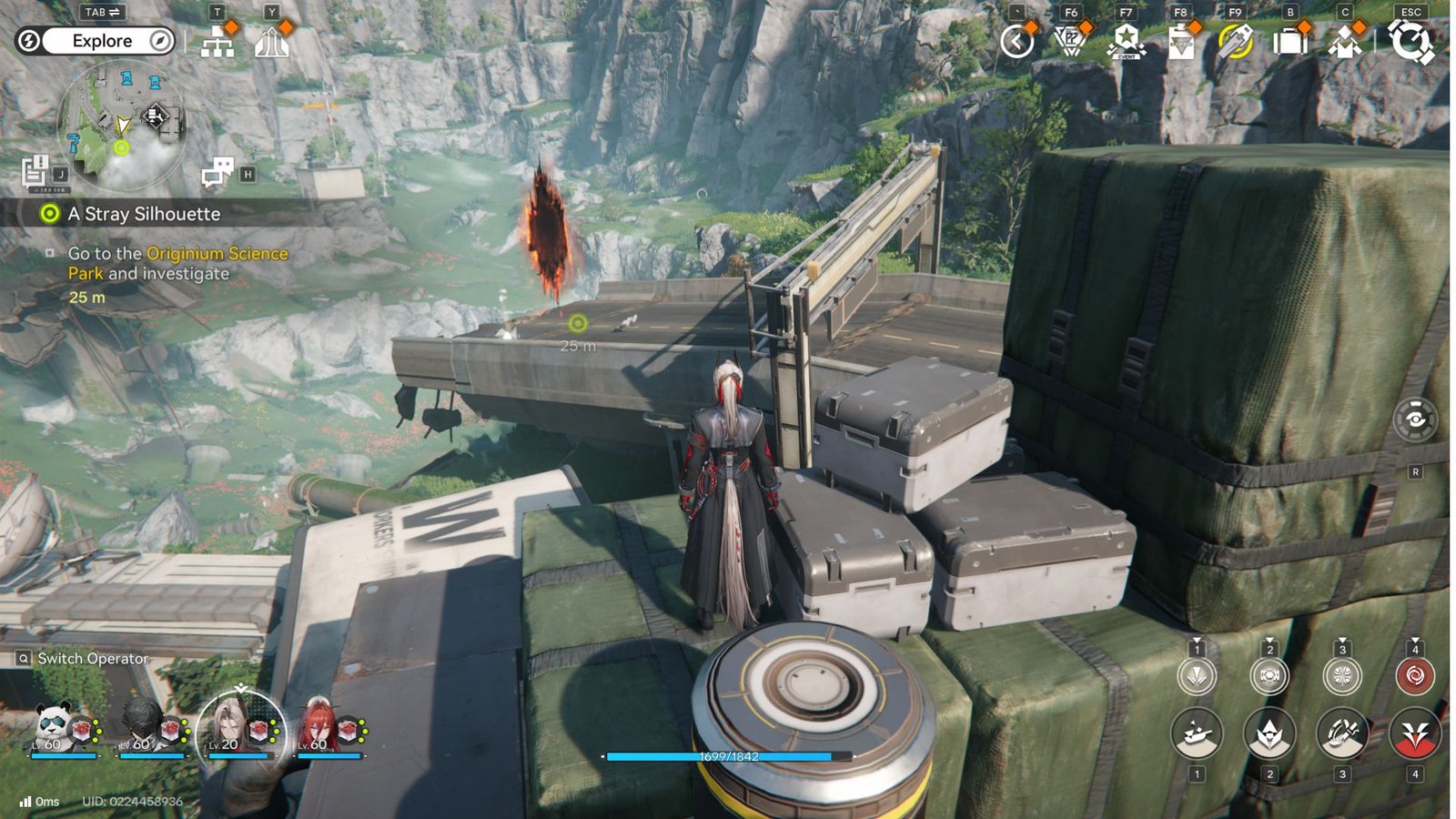Image resolution: width=1456 pixels, height=819 pixels.
Task: Select the gadget tool icon (F9)
Action: tap(1237, 41)
